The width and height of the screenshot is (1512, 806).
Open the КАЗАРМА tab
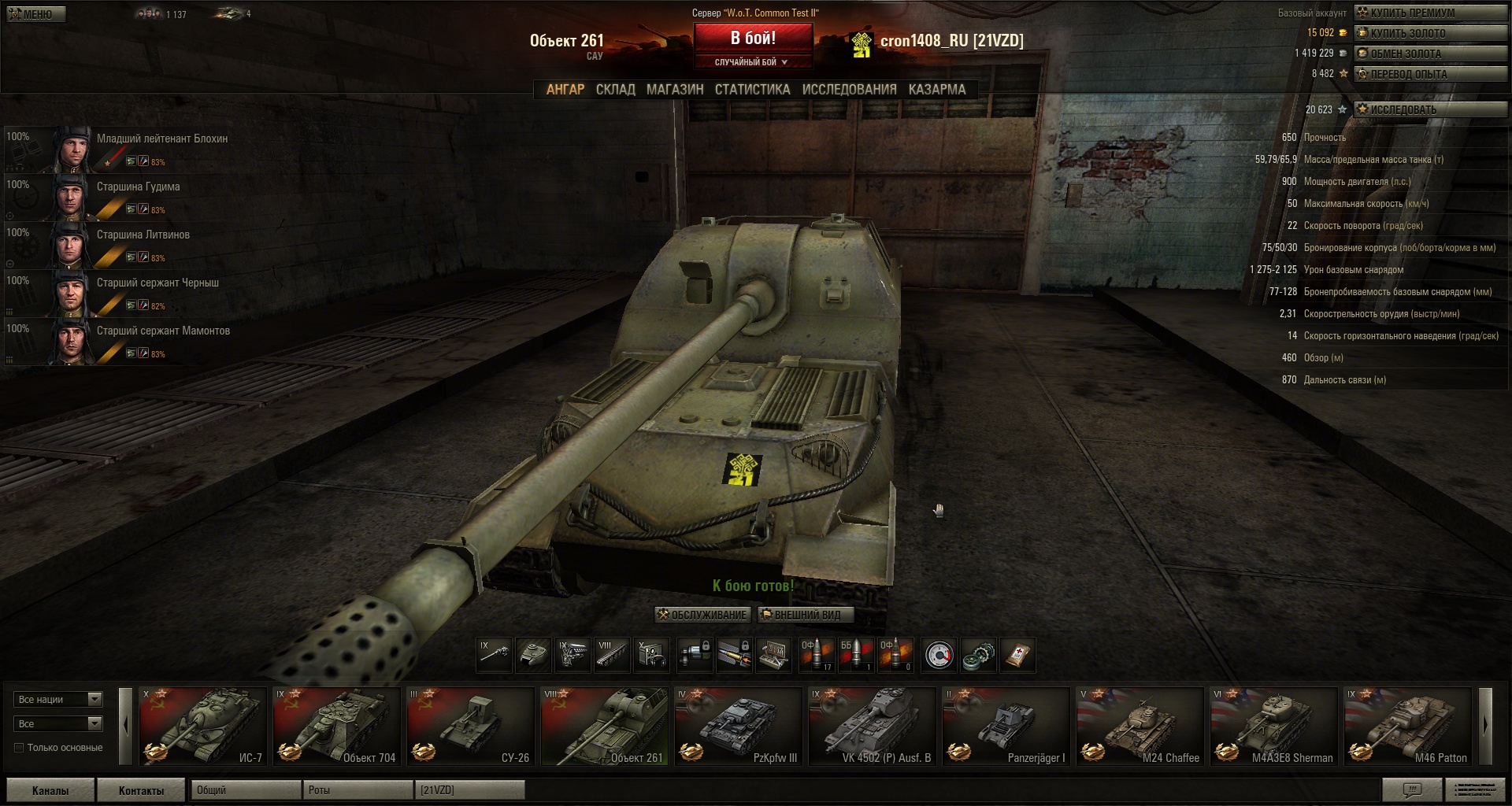pyautogui.click(x=936, y=90)
